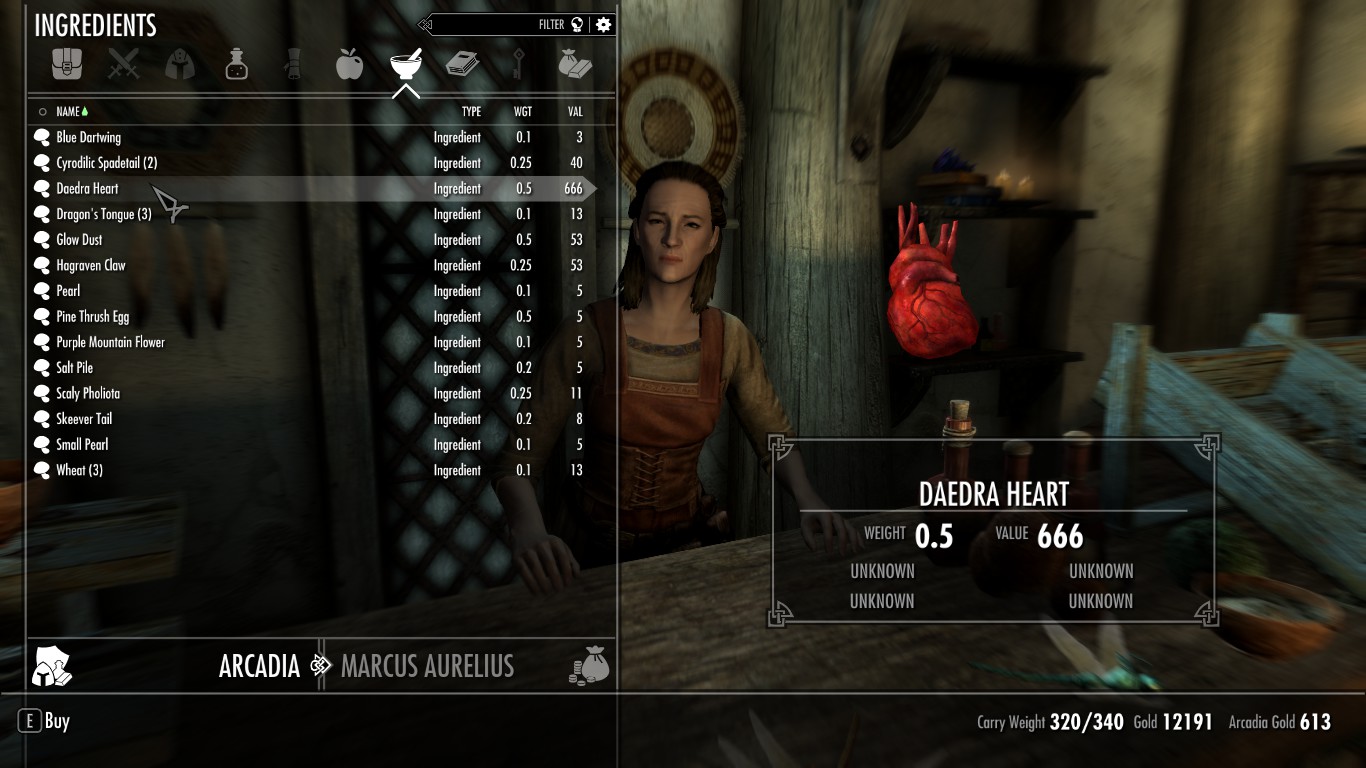Switch to the potions flask category
The image size is (1366, 768).
pos(236,65)
